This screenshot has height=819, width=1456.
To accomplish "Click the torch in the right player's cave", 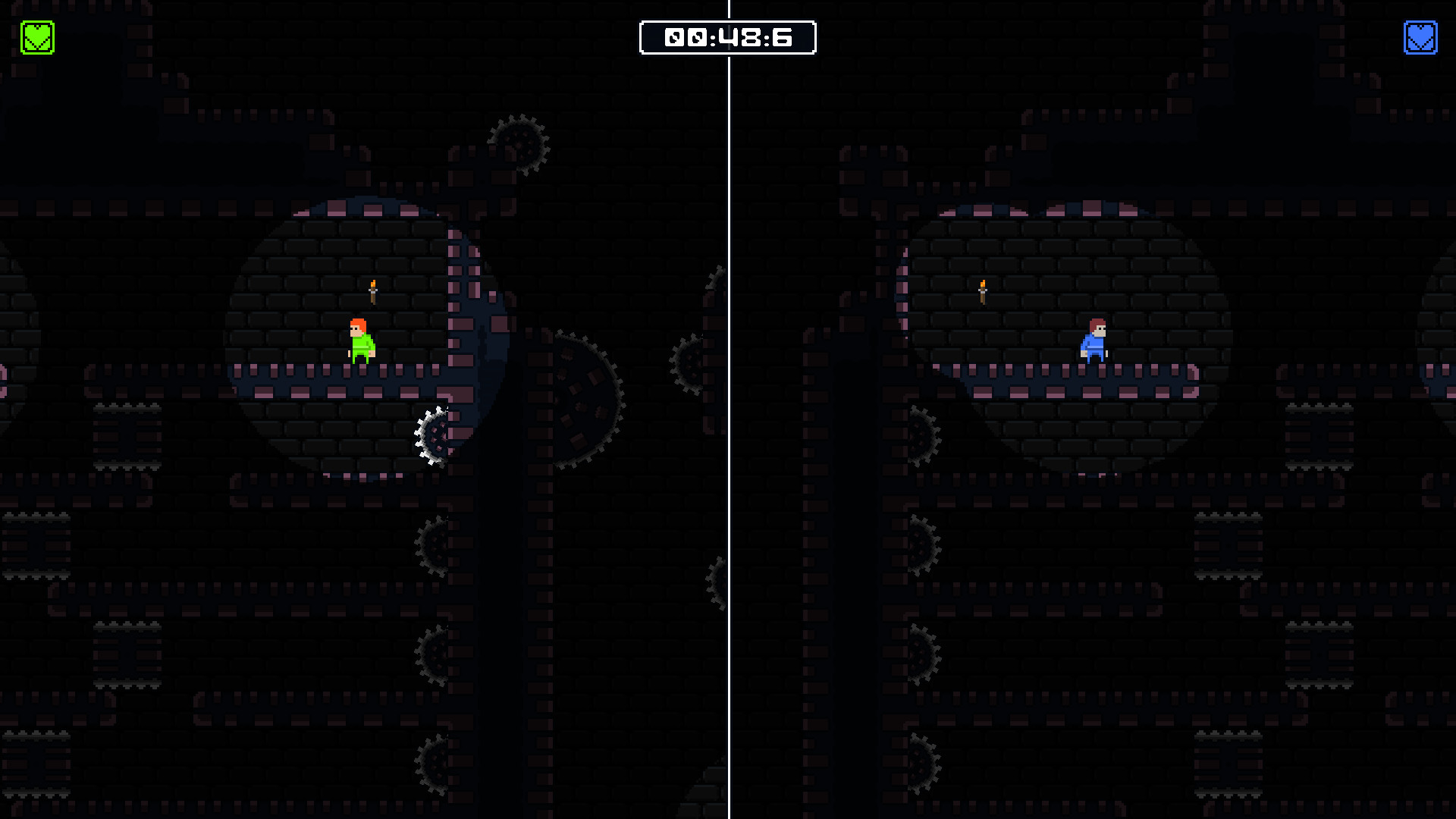I will tap(981, 290).
